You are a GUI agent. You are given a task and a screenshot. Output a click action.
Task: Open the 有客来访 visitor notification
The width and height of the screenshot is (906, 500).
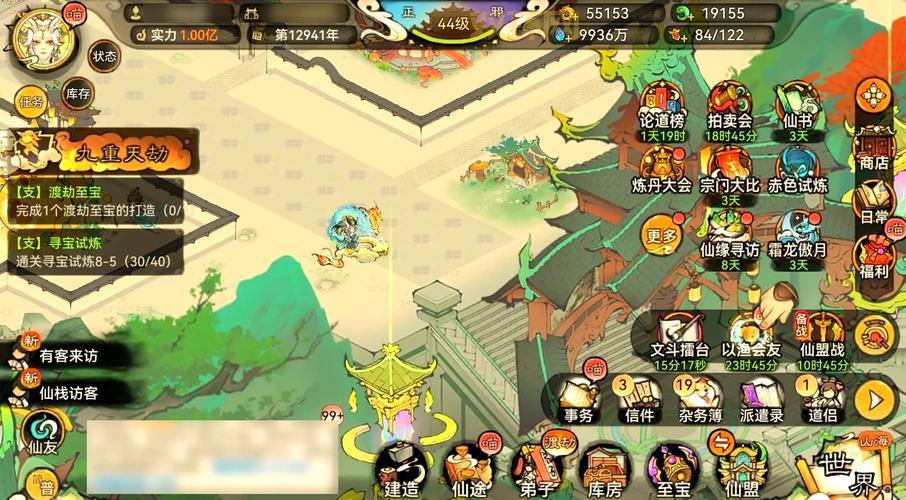(68, 354)
